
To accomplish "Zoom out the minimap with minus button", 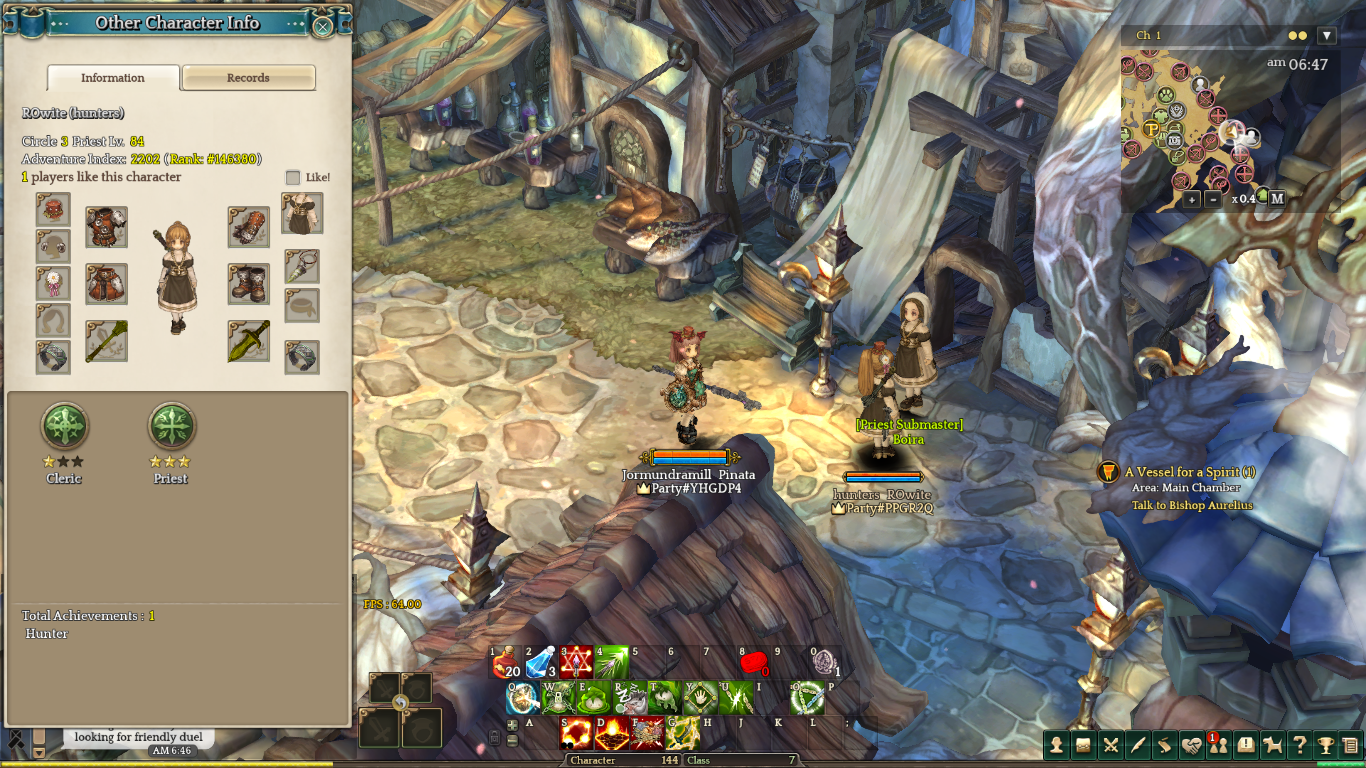I will tap(1213, 199).
